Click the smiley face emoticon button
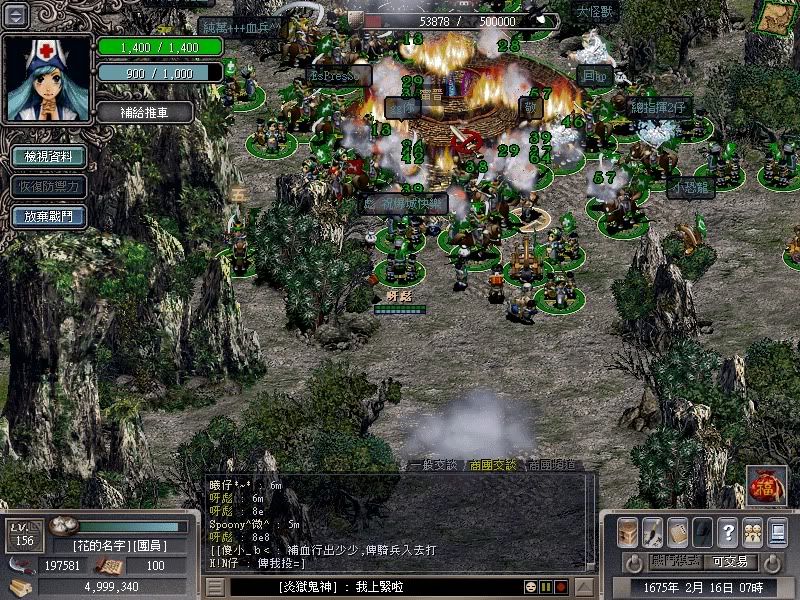The width and height of the screenshot is (800, 600). click(531, 587)
